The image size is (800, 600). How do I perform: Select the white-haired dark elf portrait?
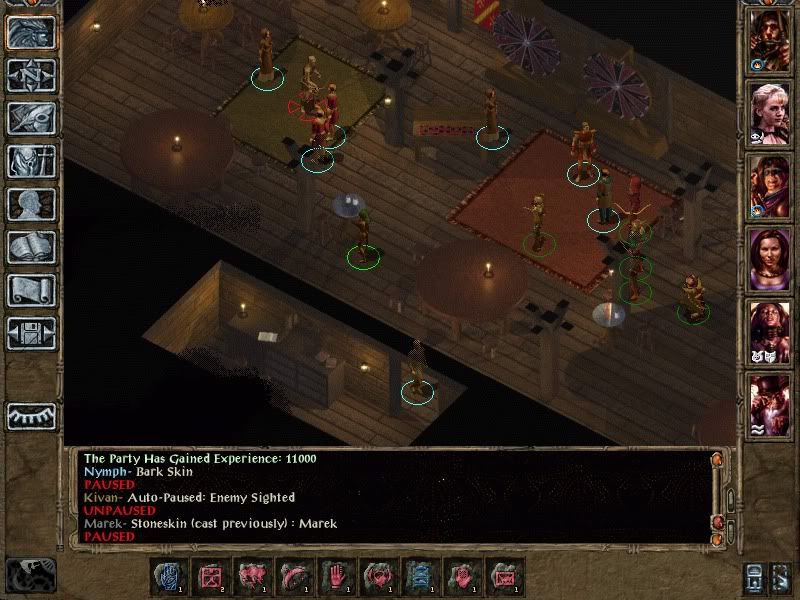point(769,330)
